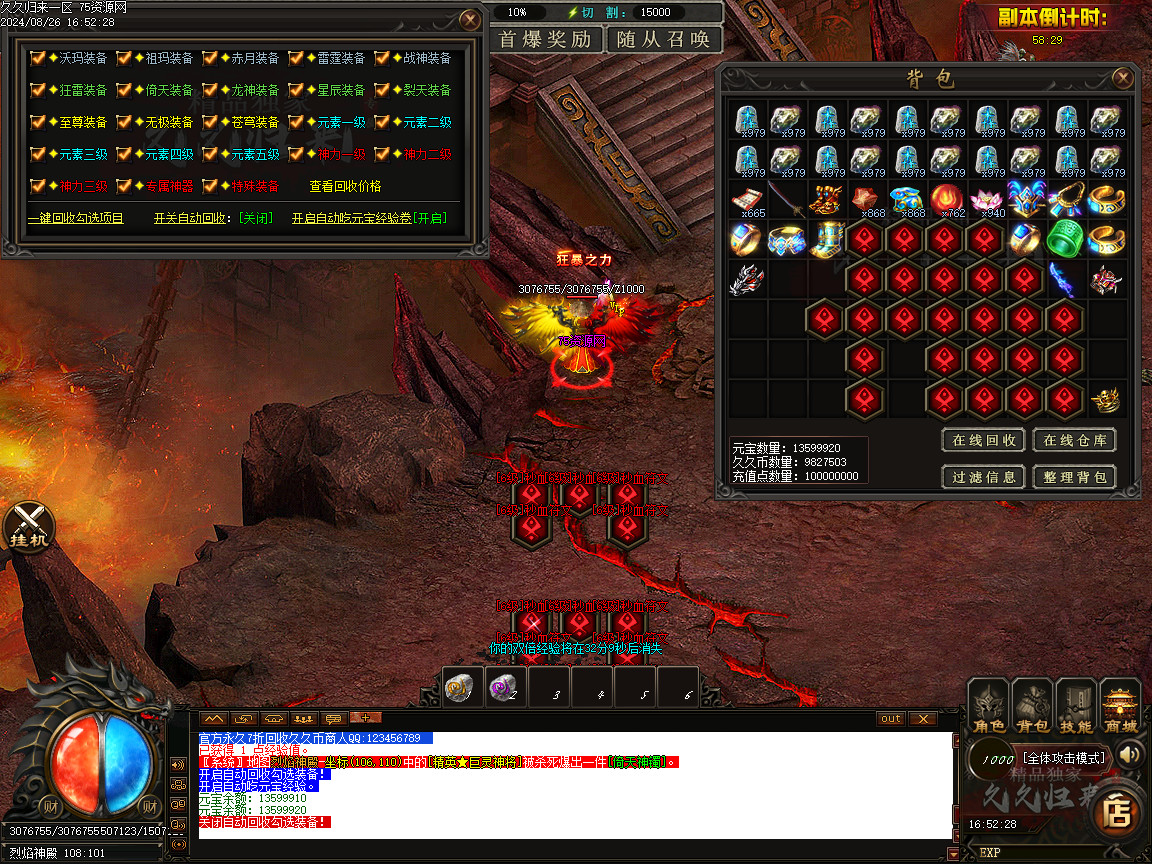
Task: Select the pink lotus item stack
Action: [x=985, y=200]
